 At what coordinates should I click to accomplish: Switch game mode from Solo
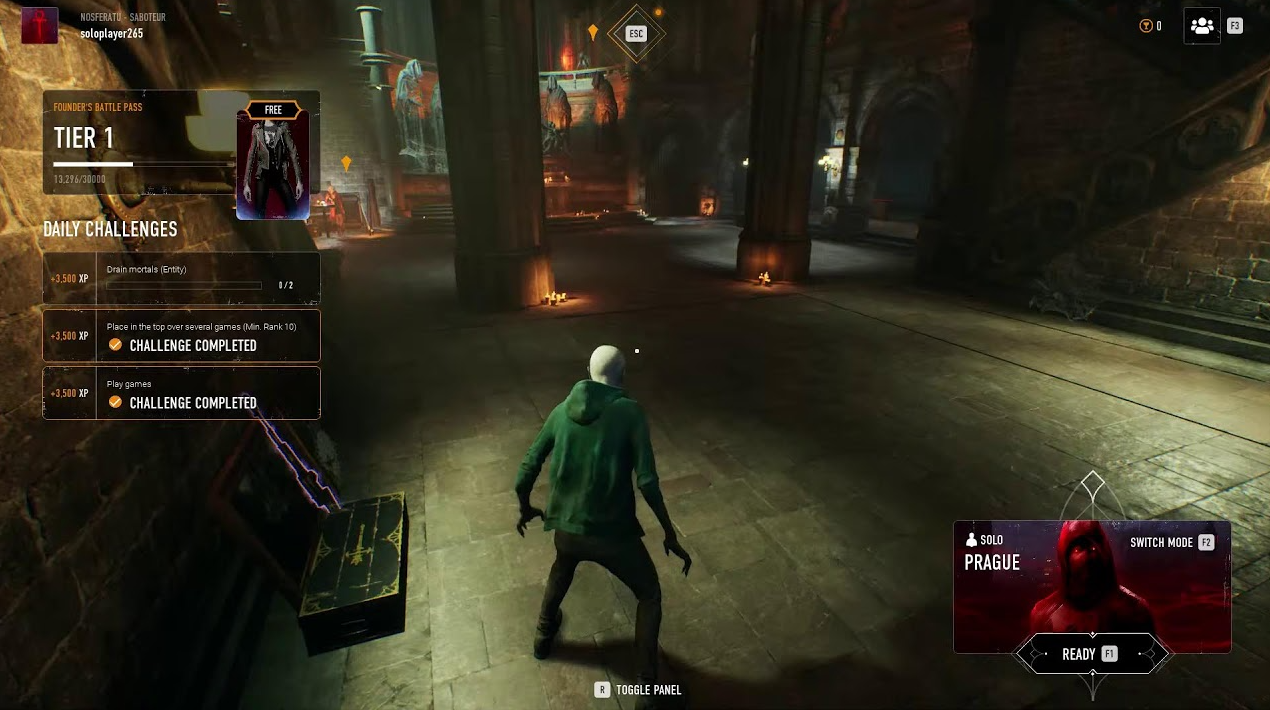(x=1171, y=542)
